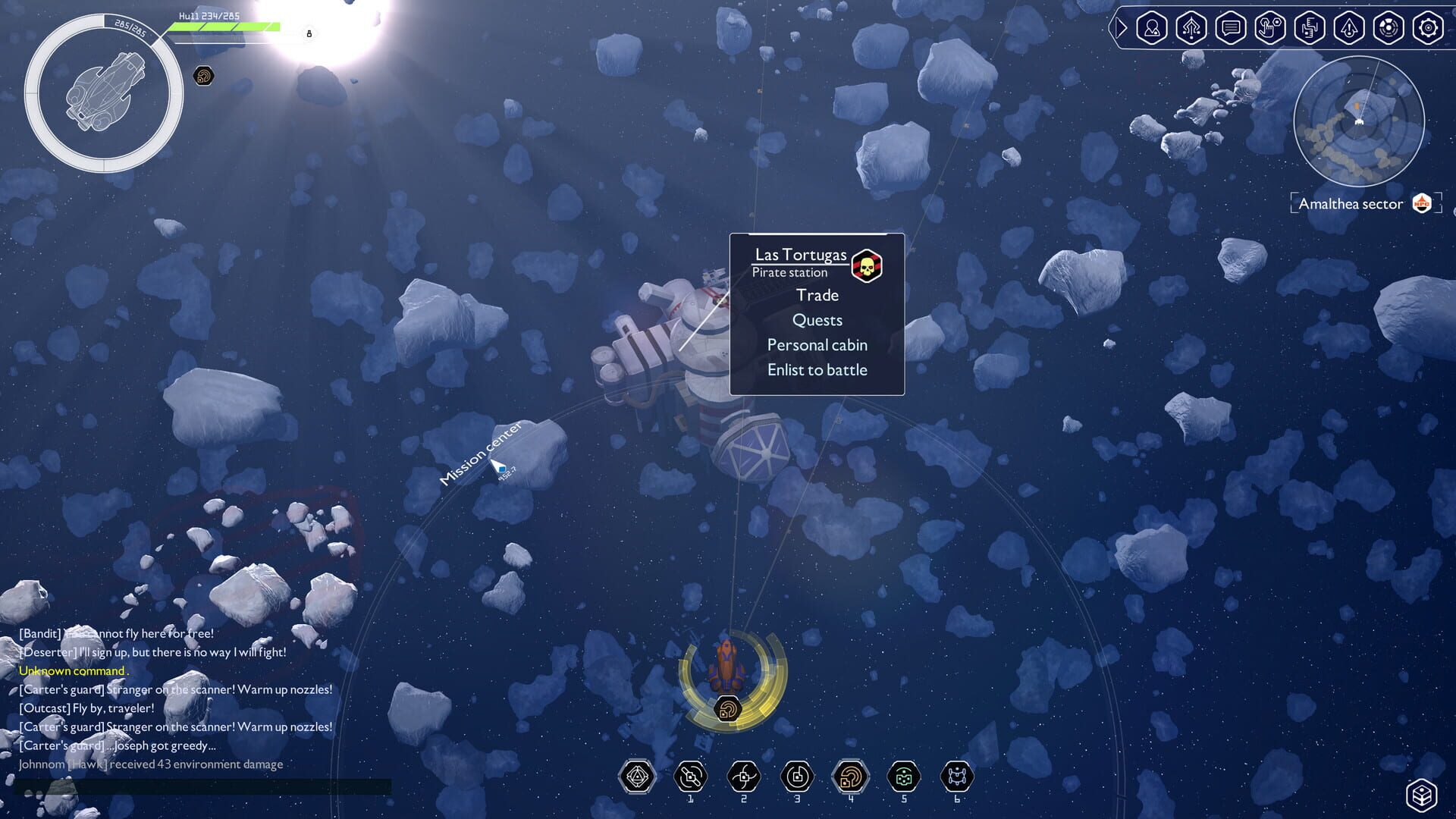Click Enlist to battle option

(x=817, y=370)
